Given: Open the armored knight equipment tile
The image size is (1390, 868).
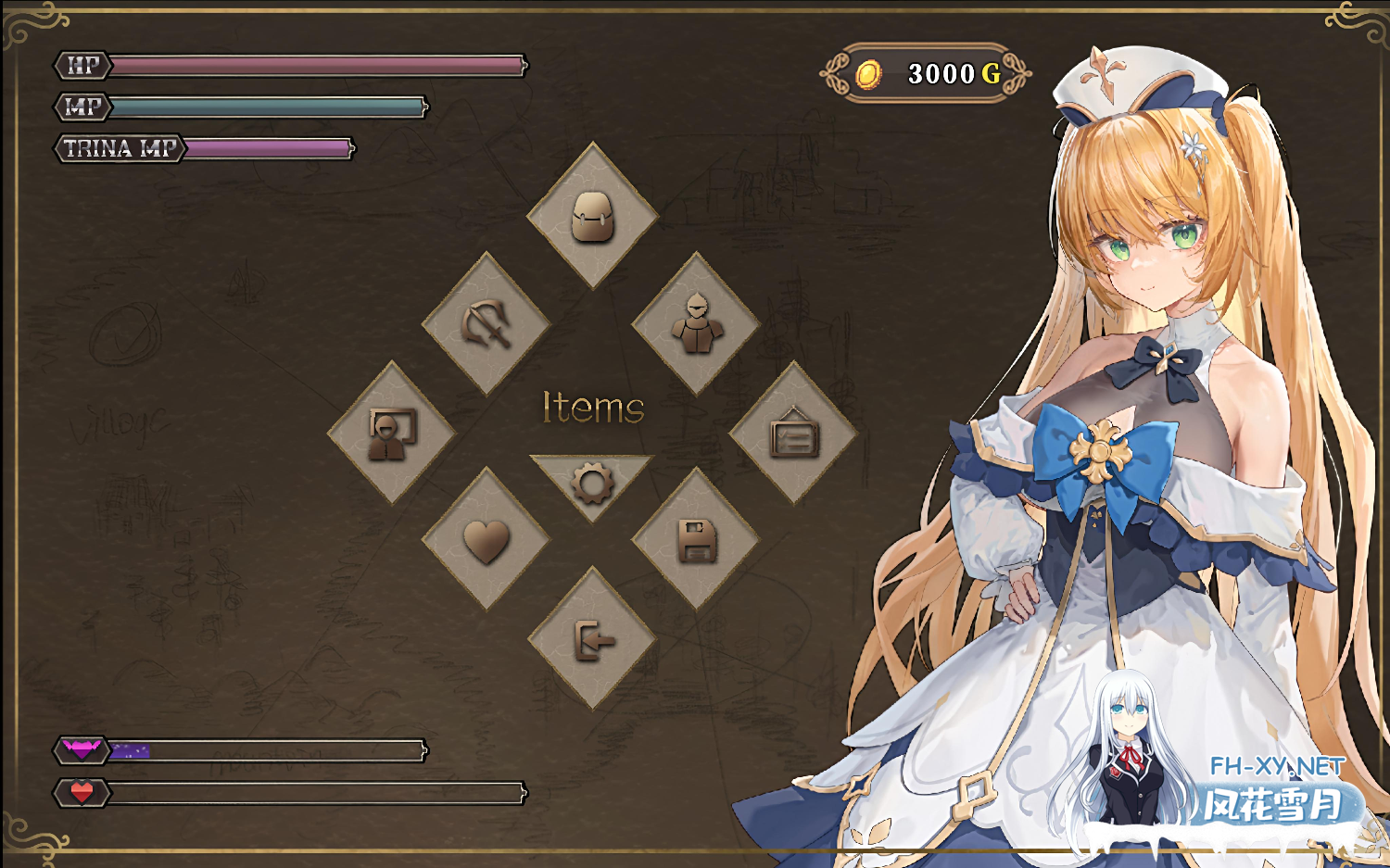Looking at the screenshot, I should tap(697, 324).
